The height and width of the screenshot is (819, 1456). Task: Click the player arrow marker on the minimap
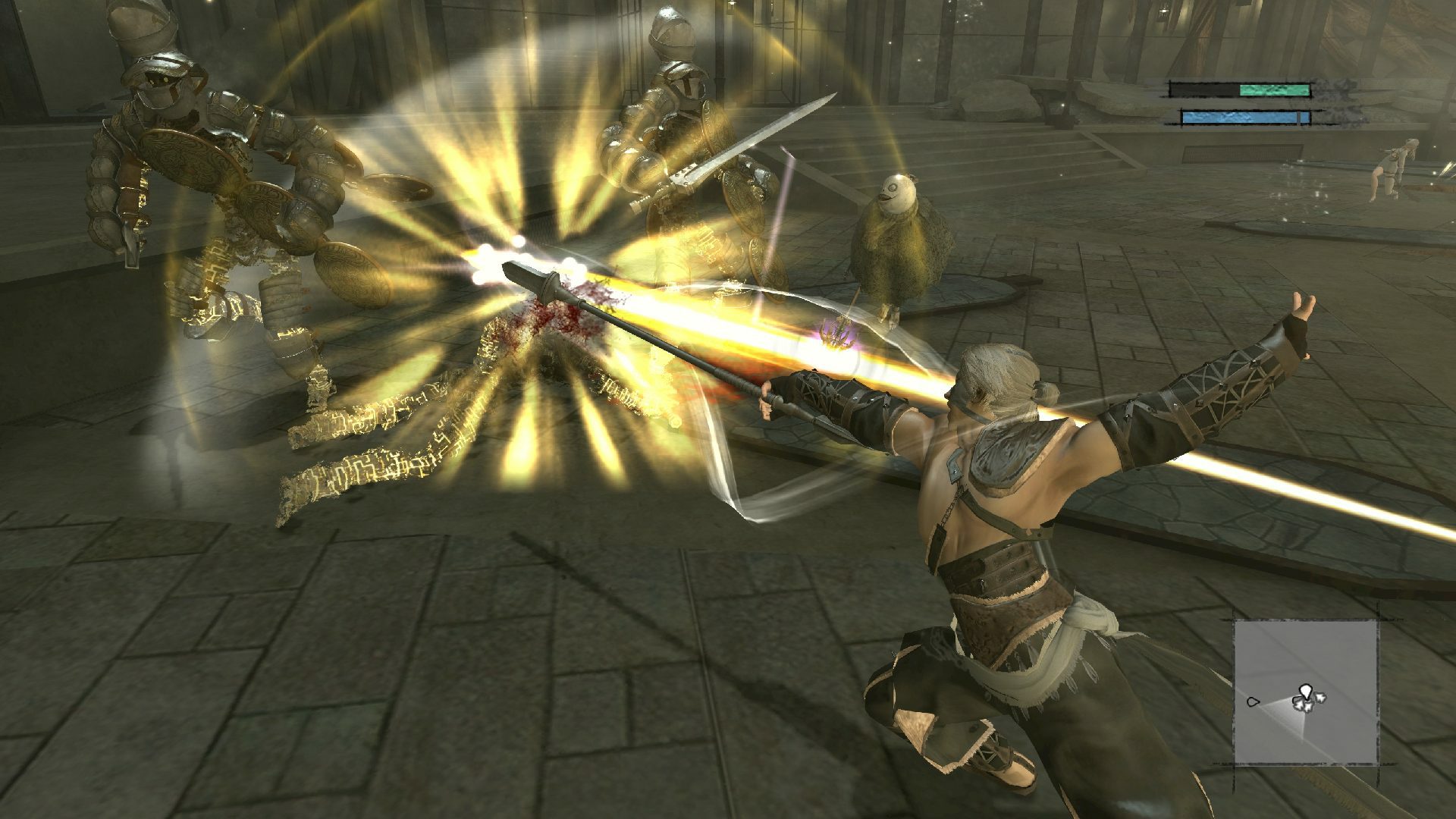pyautogui.click(x=1307, y=692)
